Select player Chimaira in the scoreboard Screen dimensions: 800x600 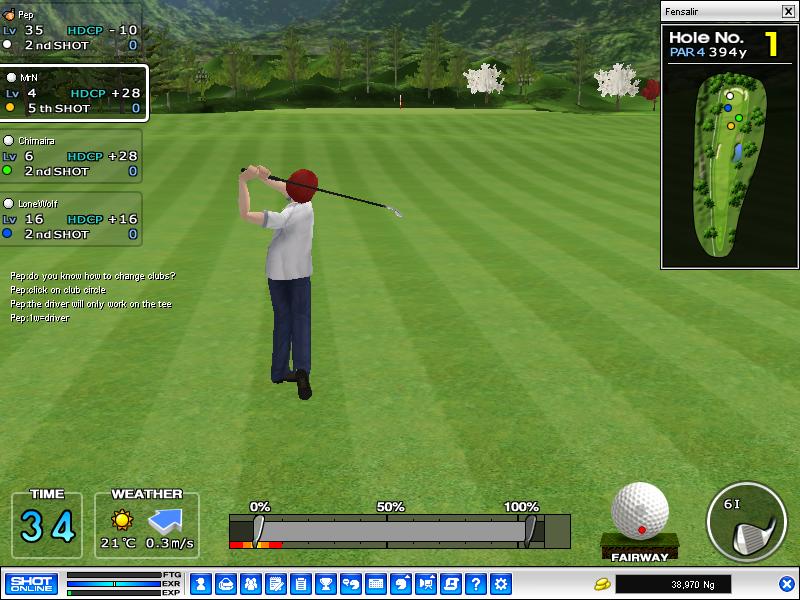coord(71,156)
